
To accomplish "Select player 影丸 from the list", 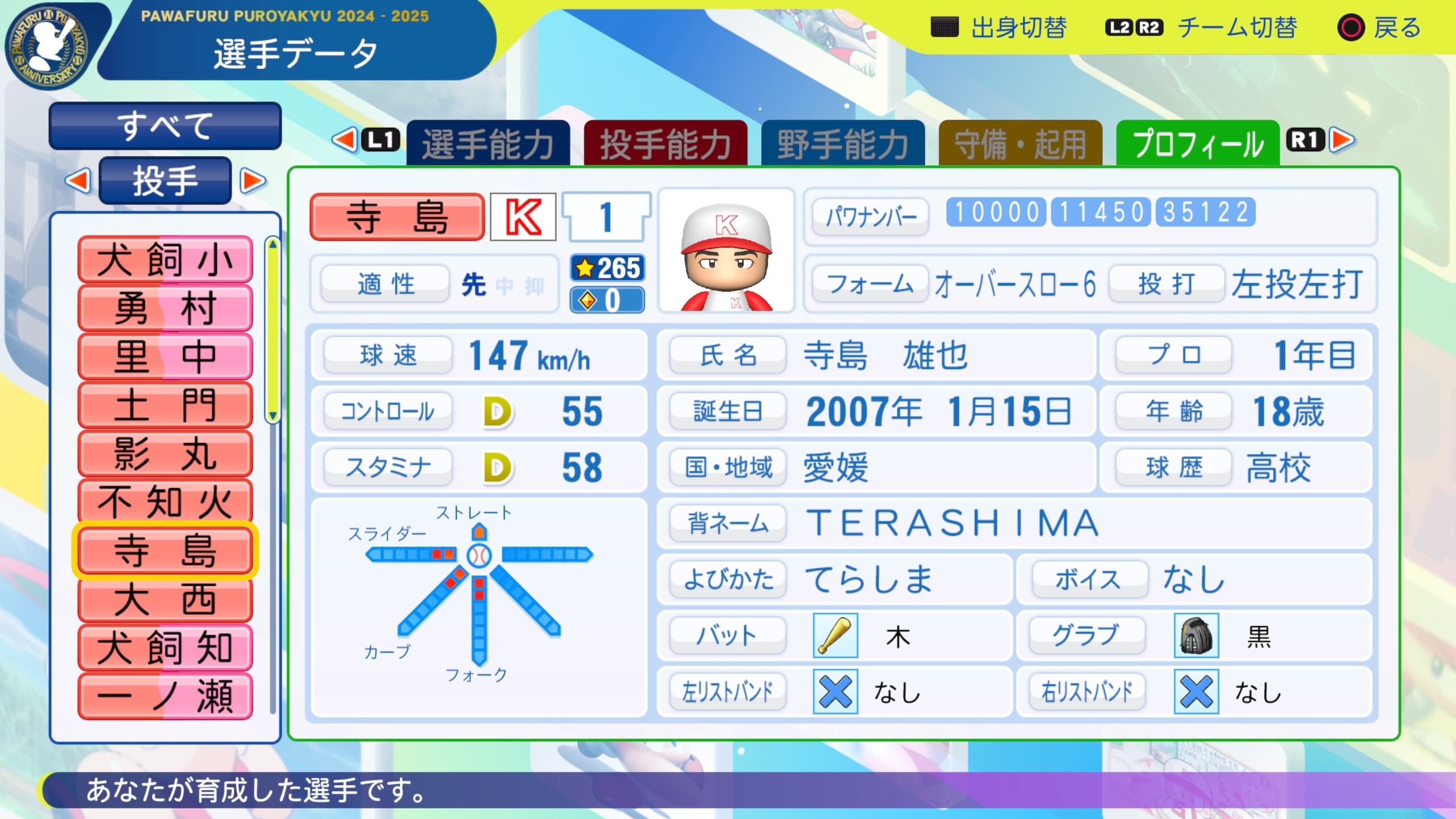I will point(165,453).
